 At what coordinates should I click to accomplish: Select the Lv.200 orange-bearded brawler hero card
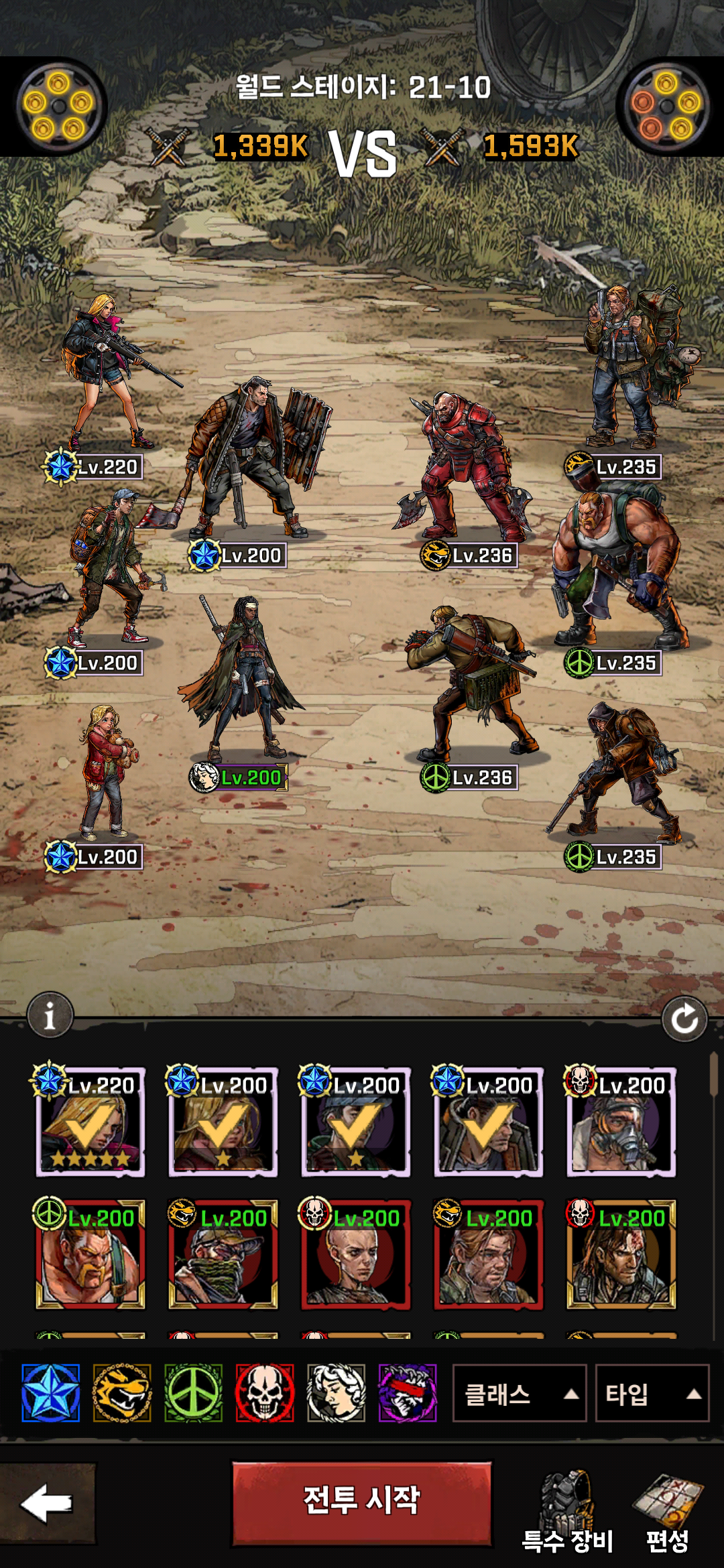click(x=90, y=1255)
